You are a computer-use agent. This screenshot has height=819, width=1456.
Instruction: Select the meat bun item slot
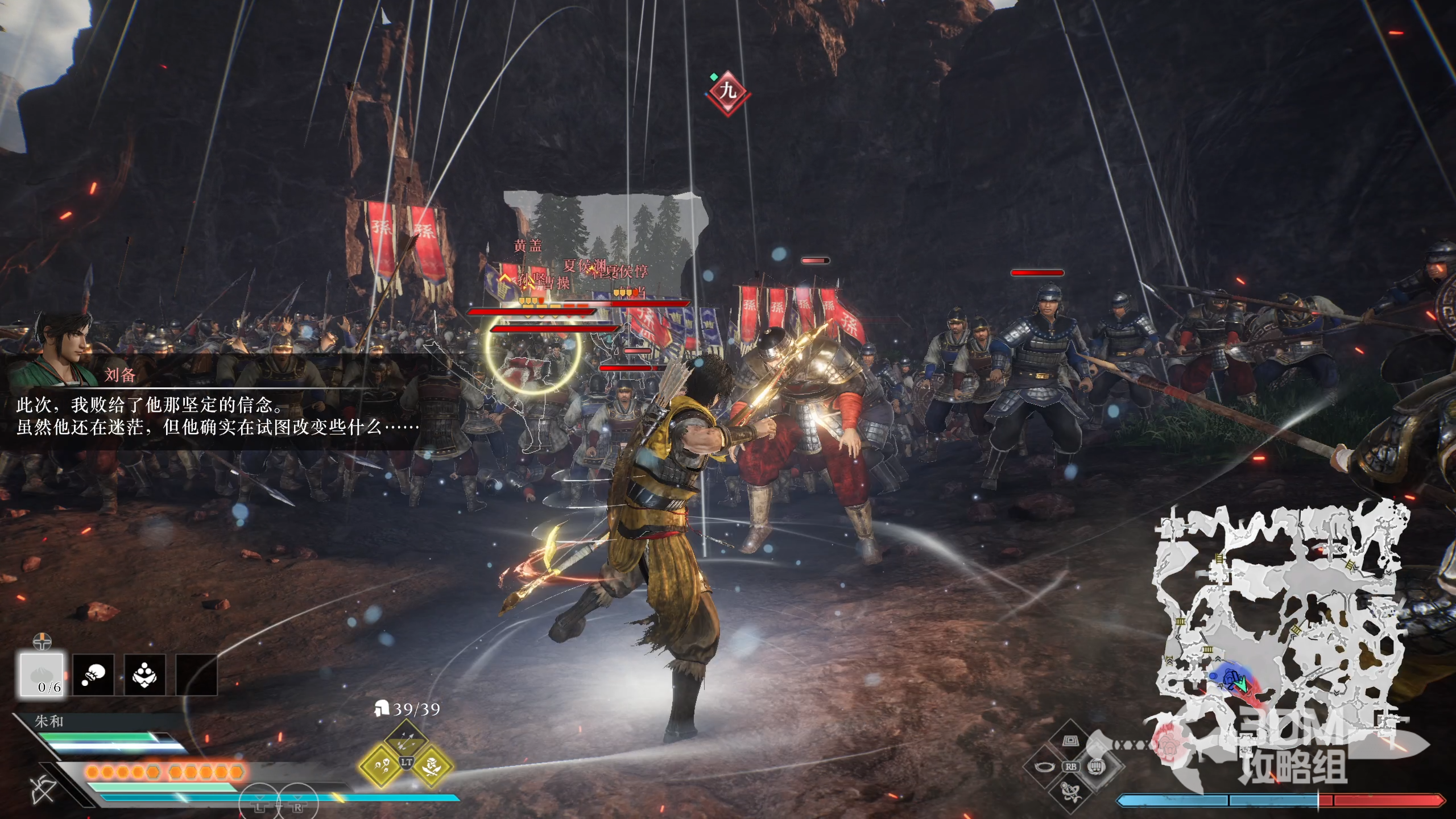42,675
